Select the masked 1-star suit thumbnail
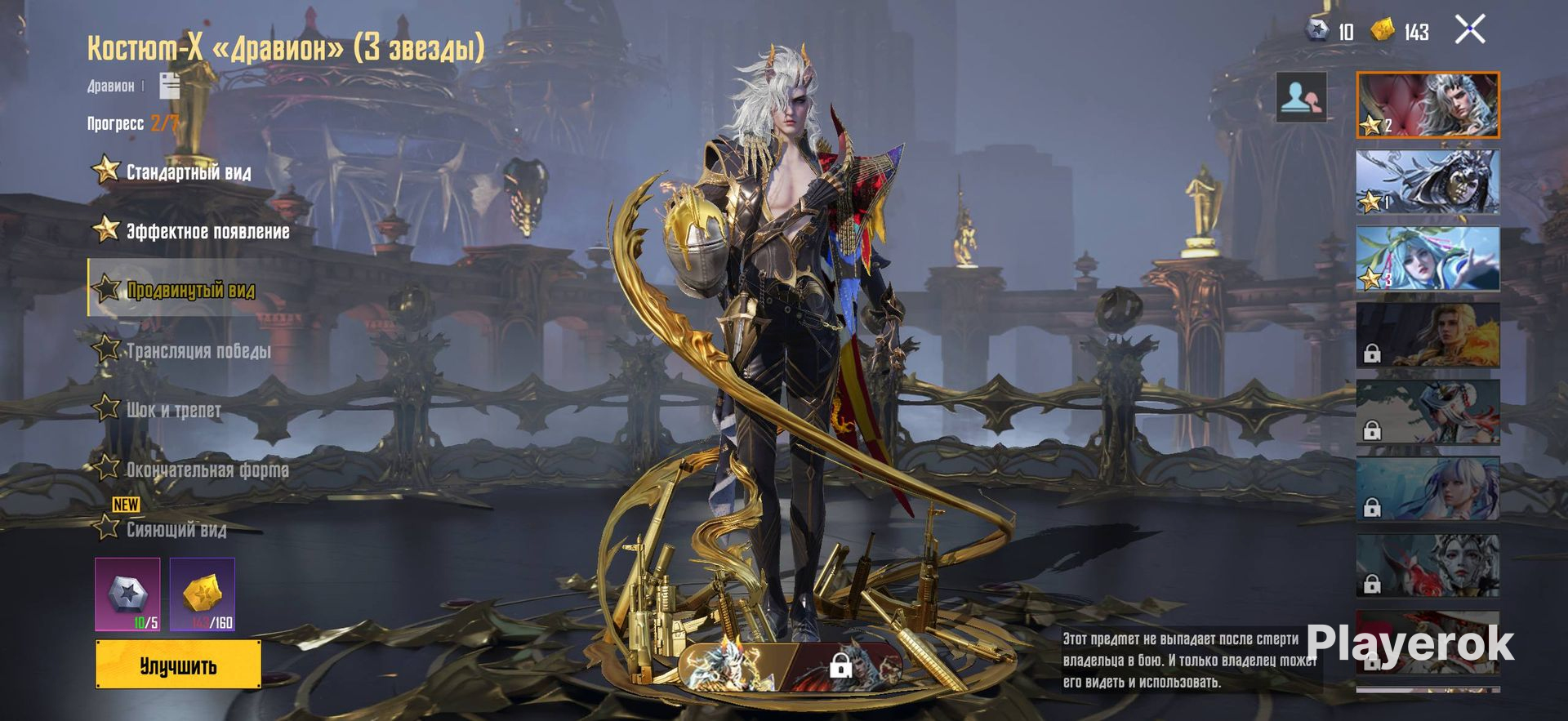Screen dimensions: 1568x721 (x=1428, y=181)
